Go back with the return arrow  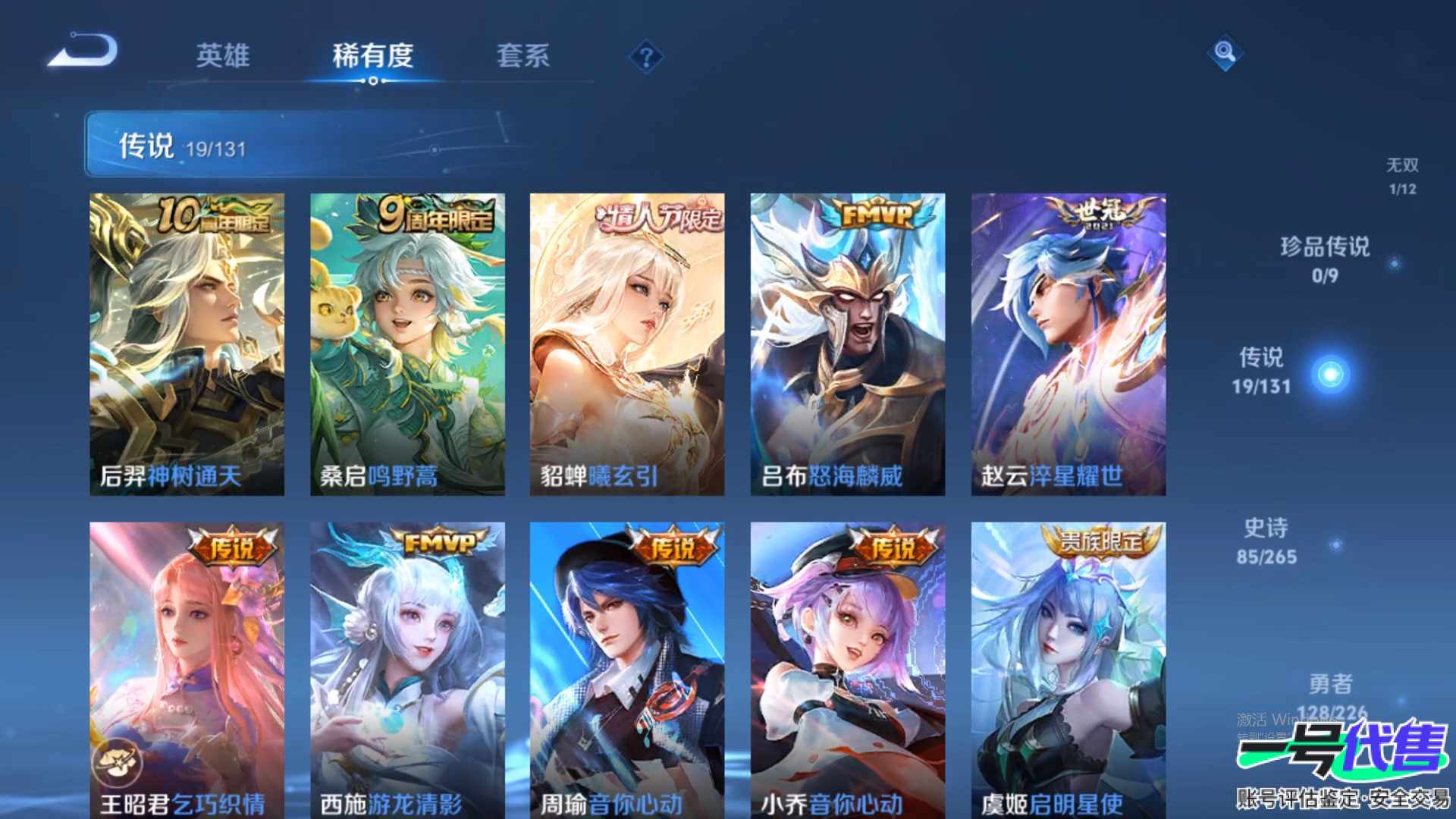tap(83, 52)
